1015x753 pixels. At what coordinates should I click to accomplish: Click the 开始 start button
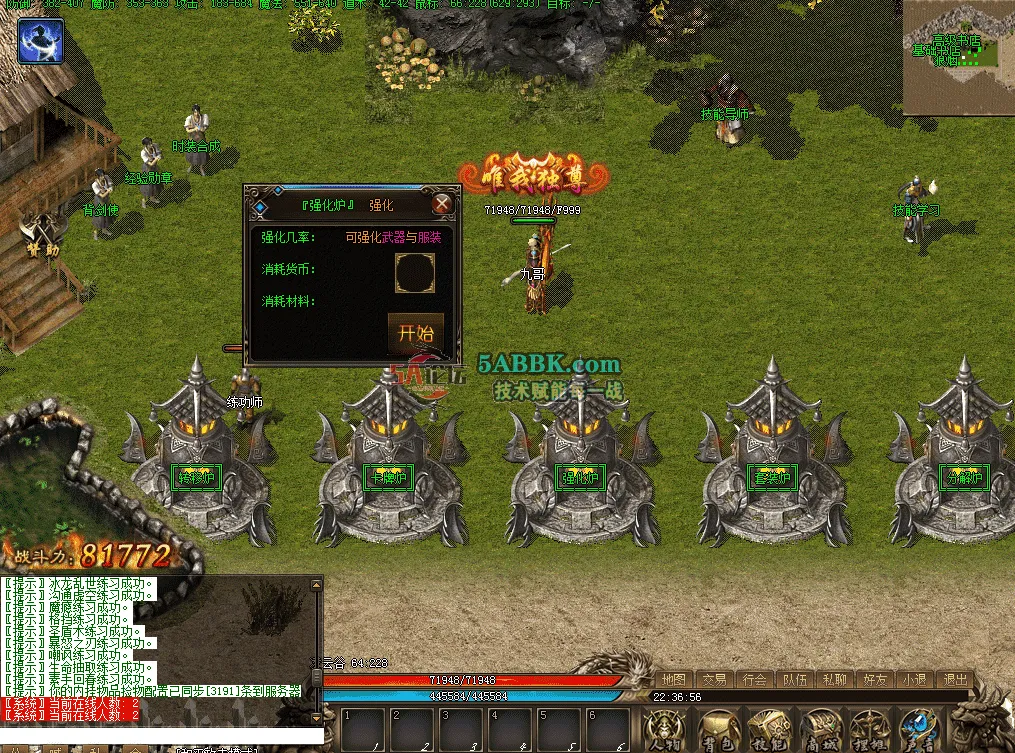click(415, 333)
